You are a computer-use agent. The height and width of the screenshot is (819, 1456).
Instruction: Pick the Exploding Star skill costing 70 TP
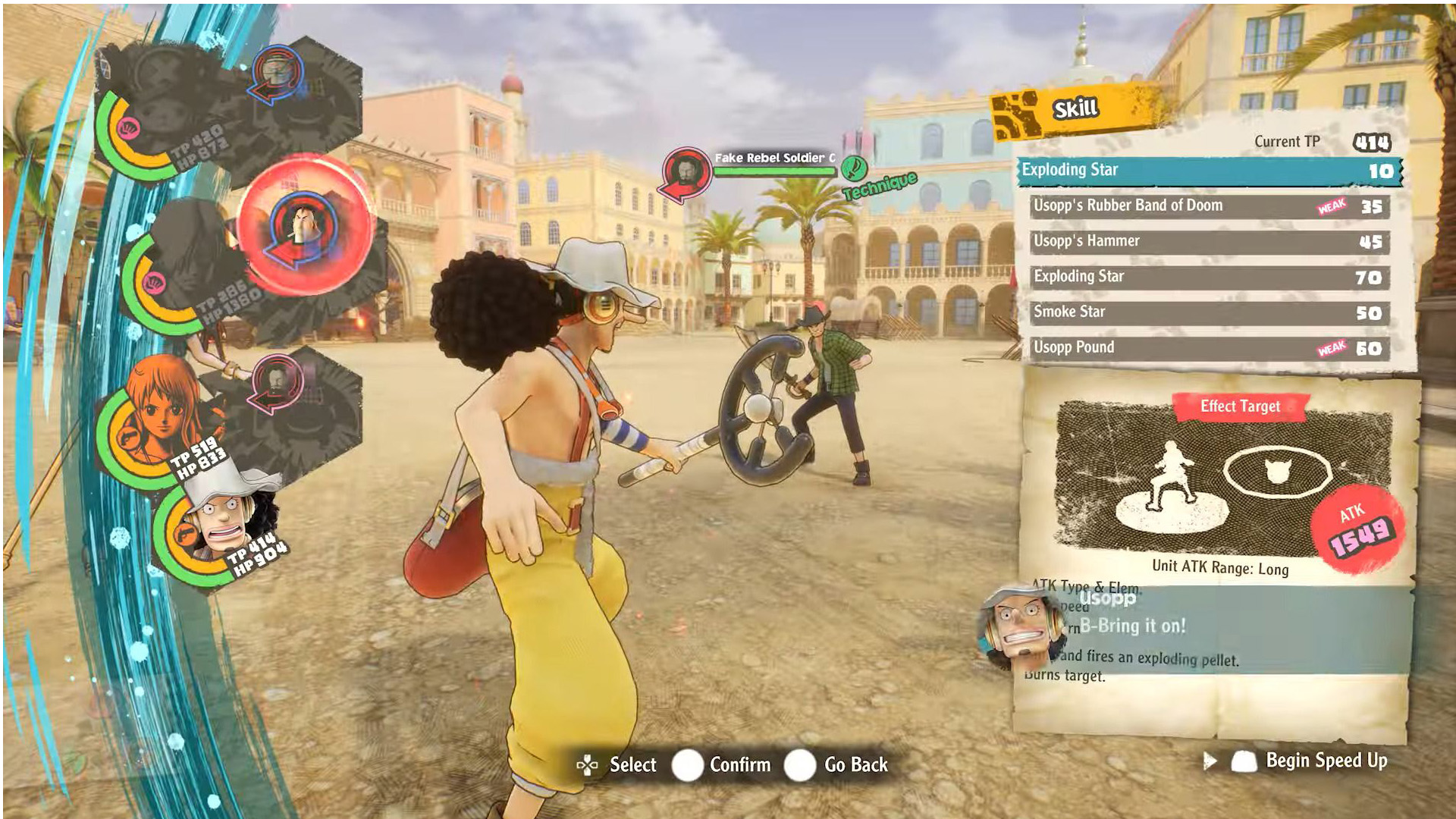(x=1209, y=278)
